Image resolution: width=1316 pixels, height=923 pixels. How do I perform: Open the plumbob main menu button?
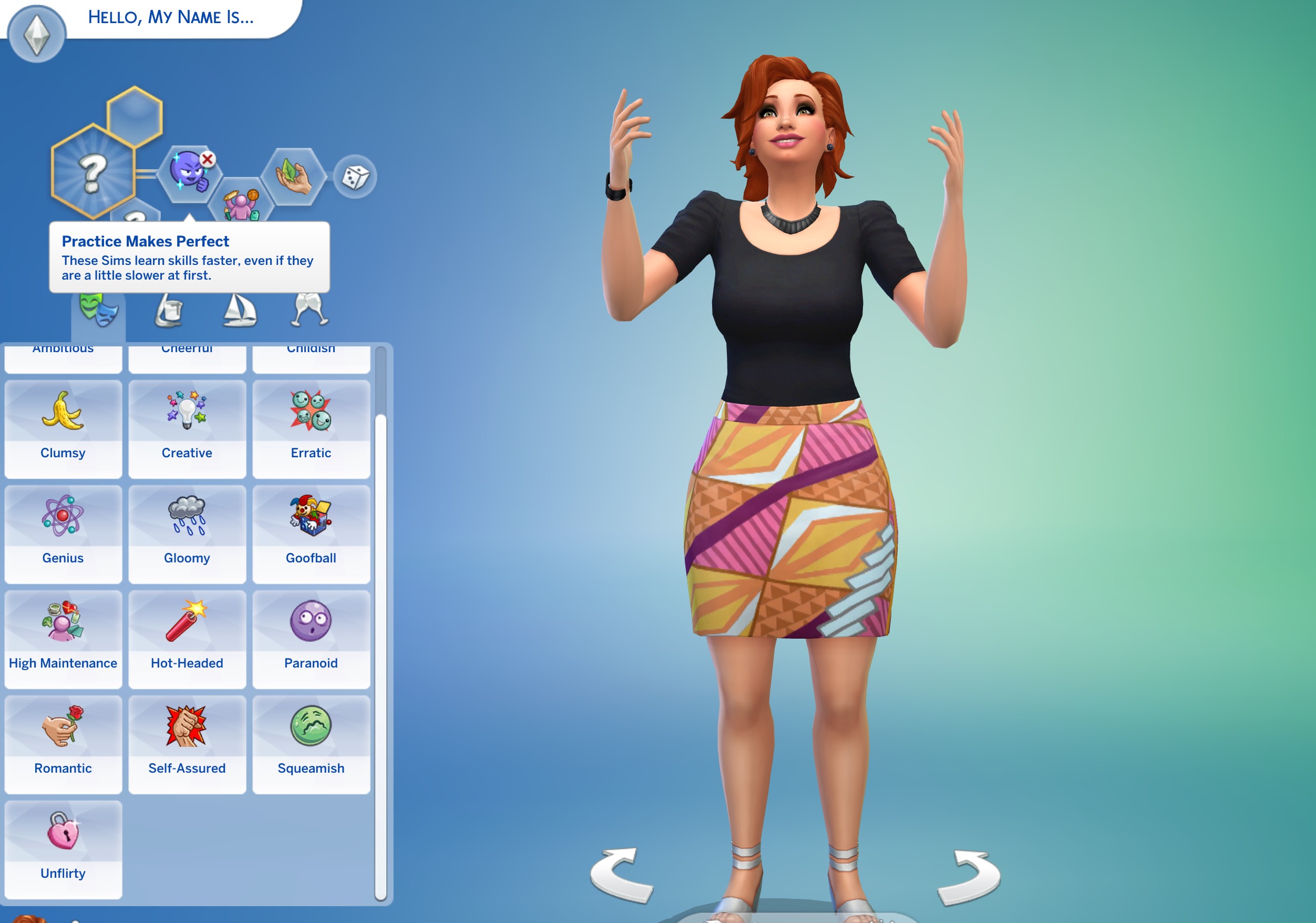pos(37,33)
